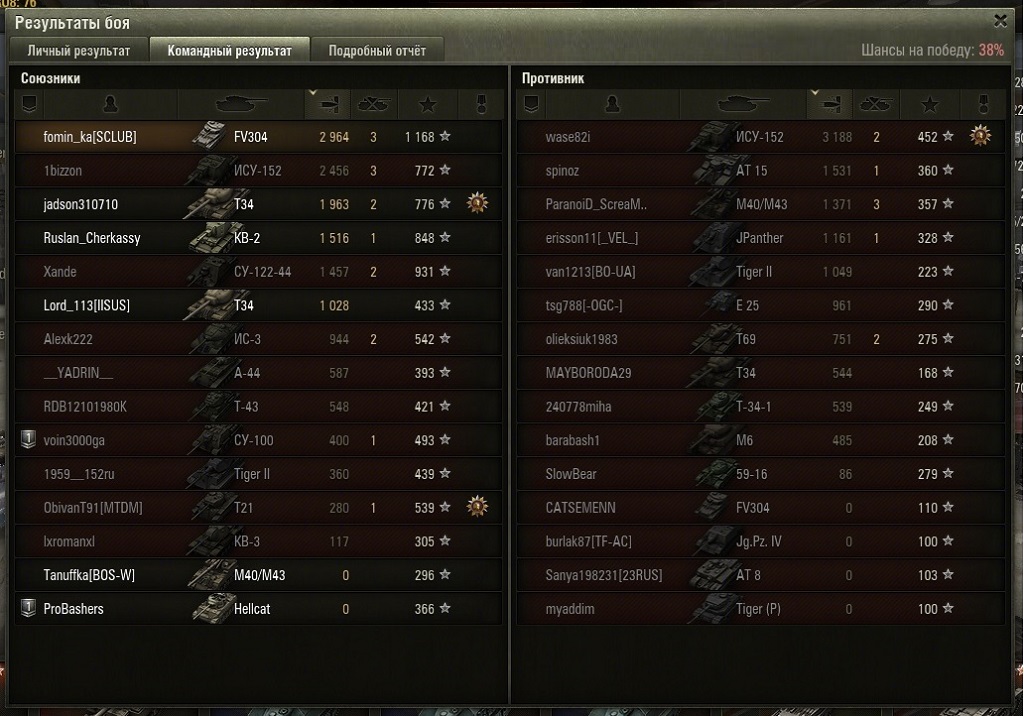
Task: Click enemy van1213[BO-UA] Tiger II row
Action: [x=760, y=272]
